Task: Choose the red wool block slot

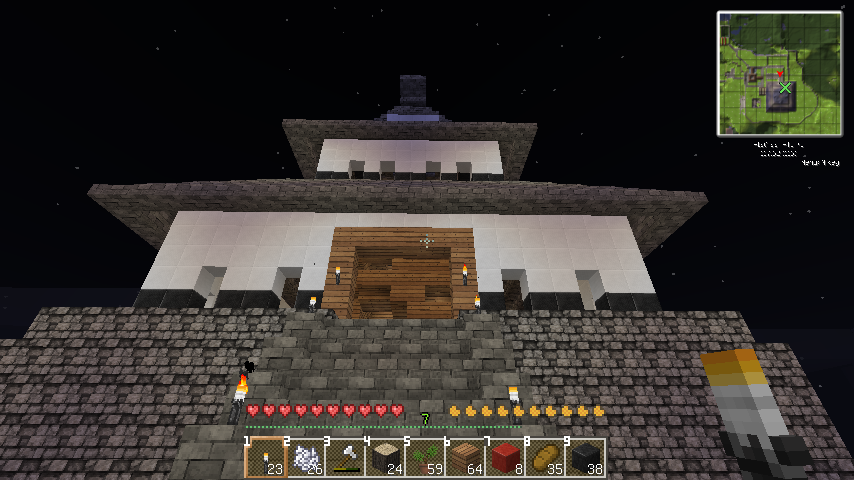Action: click(x=505, y=458)
